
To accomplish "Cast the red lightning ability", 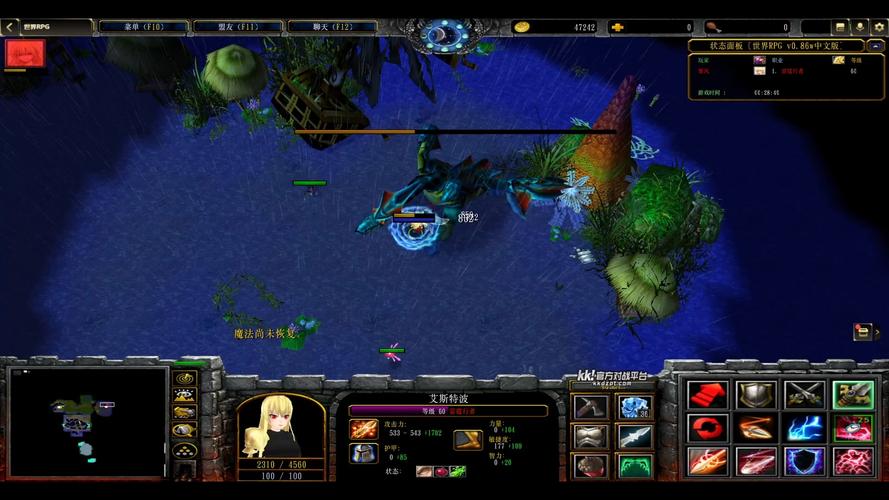I will (853, 461).
